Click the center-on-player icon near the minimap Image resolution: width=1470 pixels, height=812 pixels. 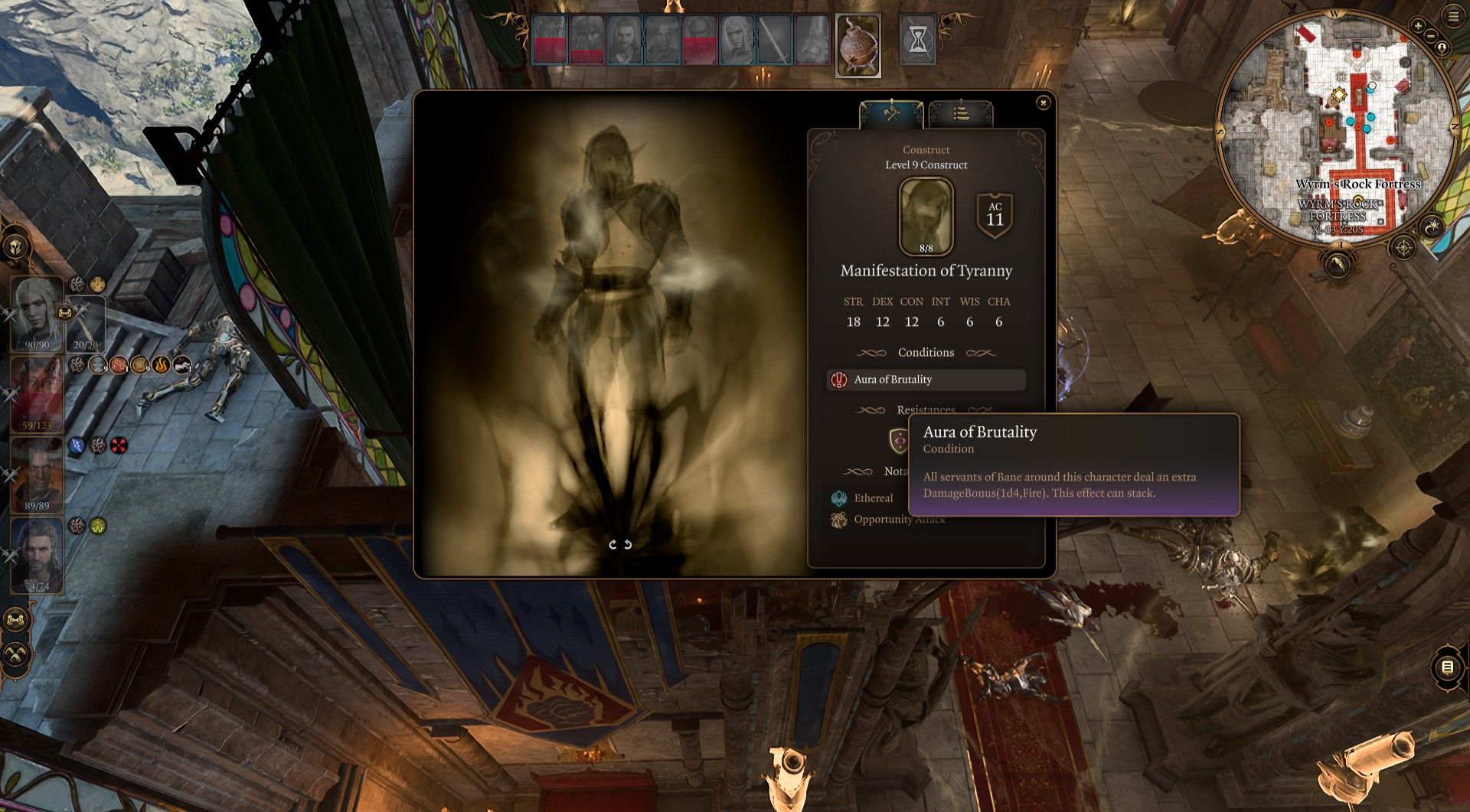click(x=1442, y=47)
